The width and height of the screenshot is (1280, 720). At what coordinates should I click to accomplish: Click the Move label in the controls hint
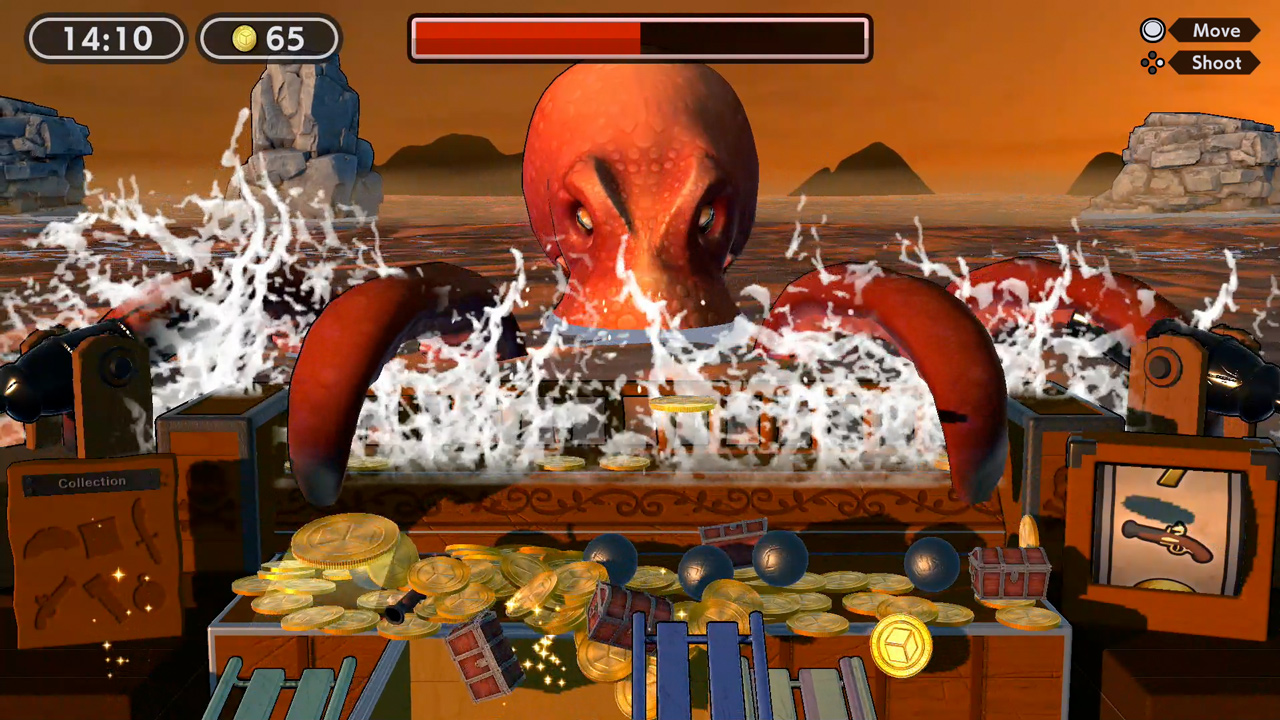[1215, 30]
